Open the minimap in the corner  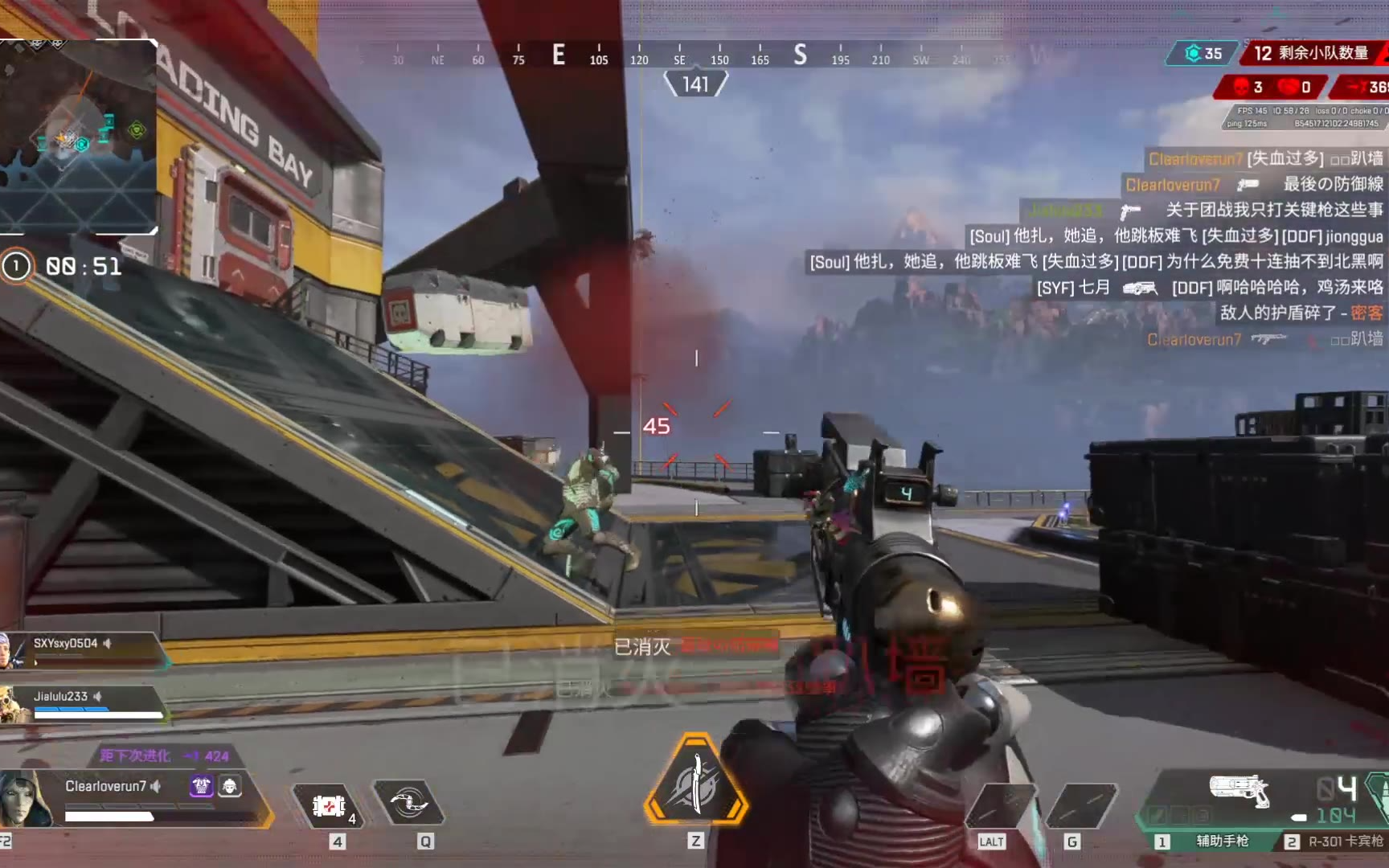point(78,135)
